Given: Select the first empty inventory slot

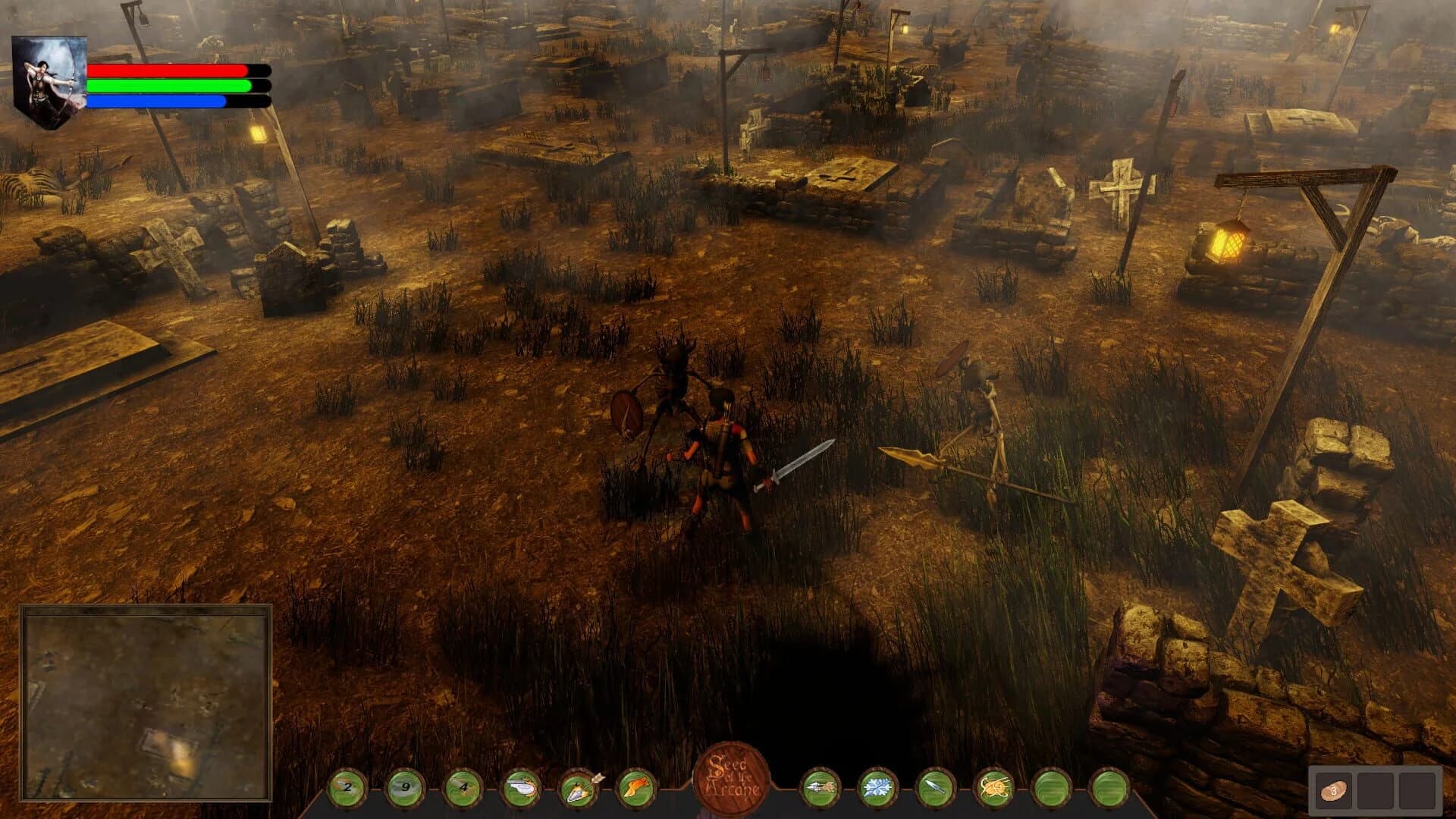Looking at the screenshot, I should (1375, 791).
